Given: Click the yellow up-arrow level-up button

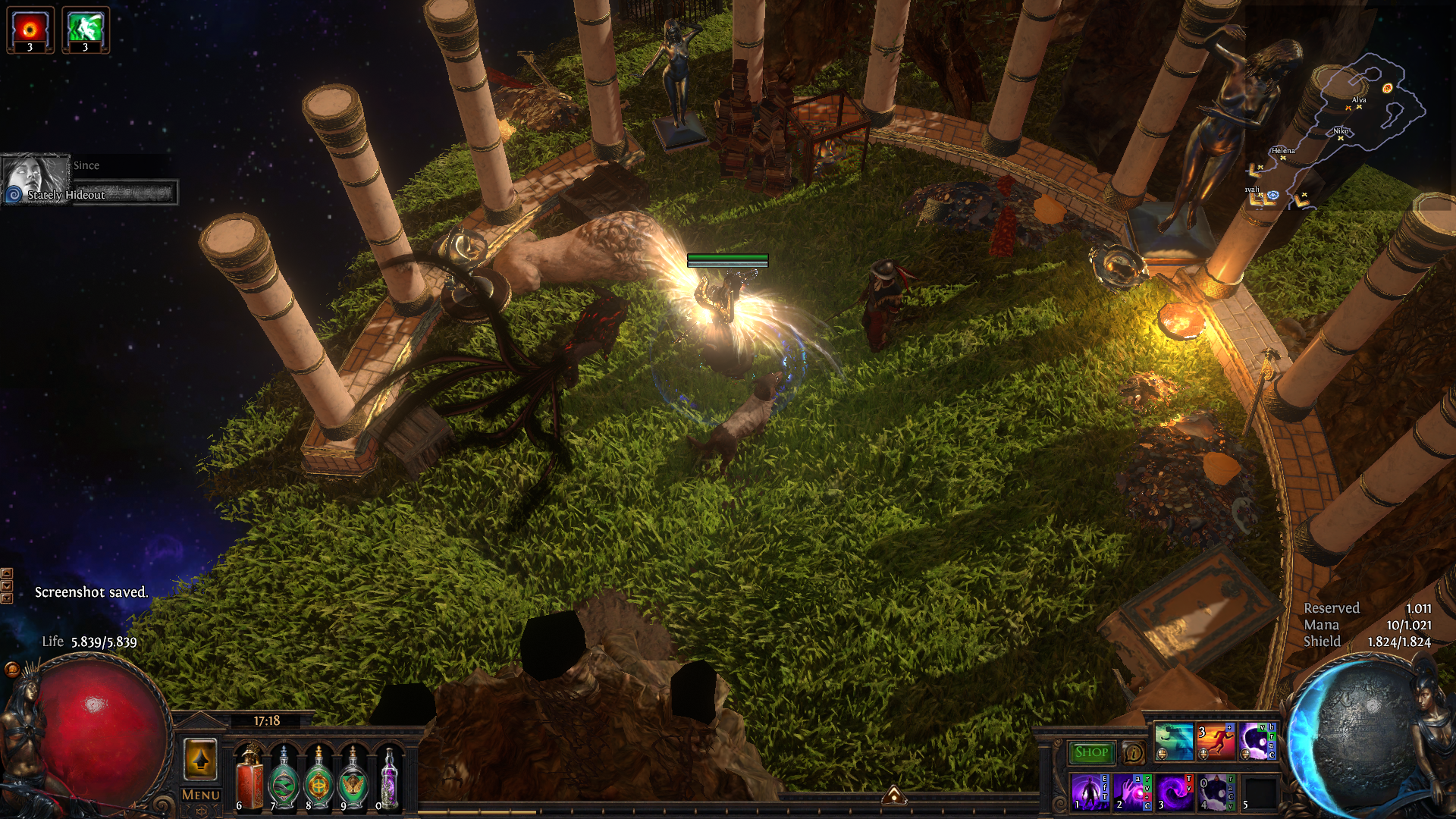Looking at the screenshot, I should coord(201,758).
